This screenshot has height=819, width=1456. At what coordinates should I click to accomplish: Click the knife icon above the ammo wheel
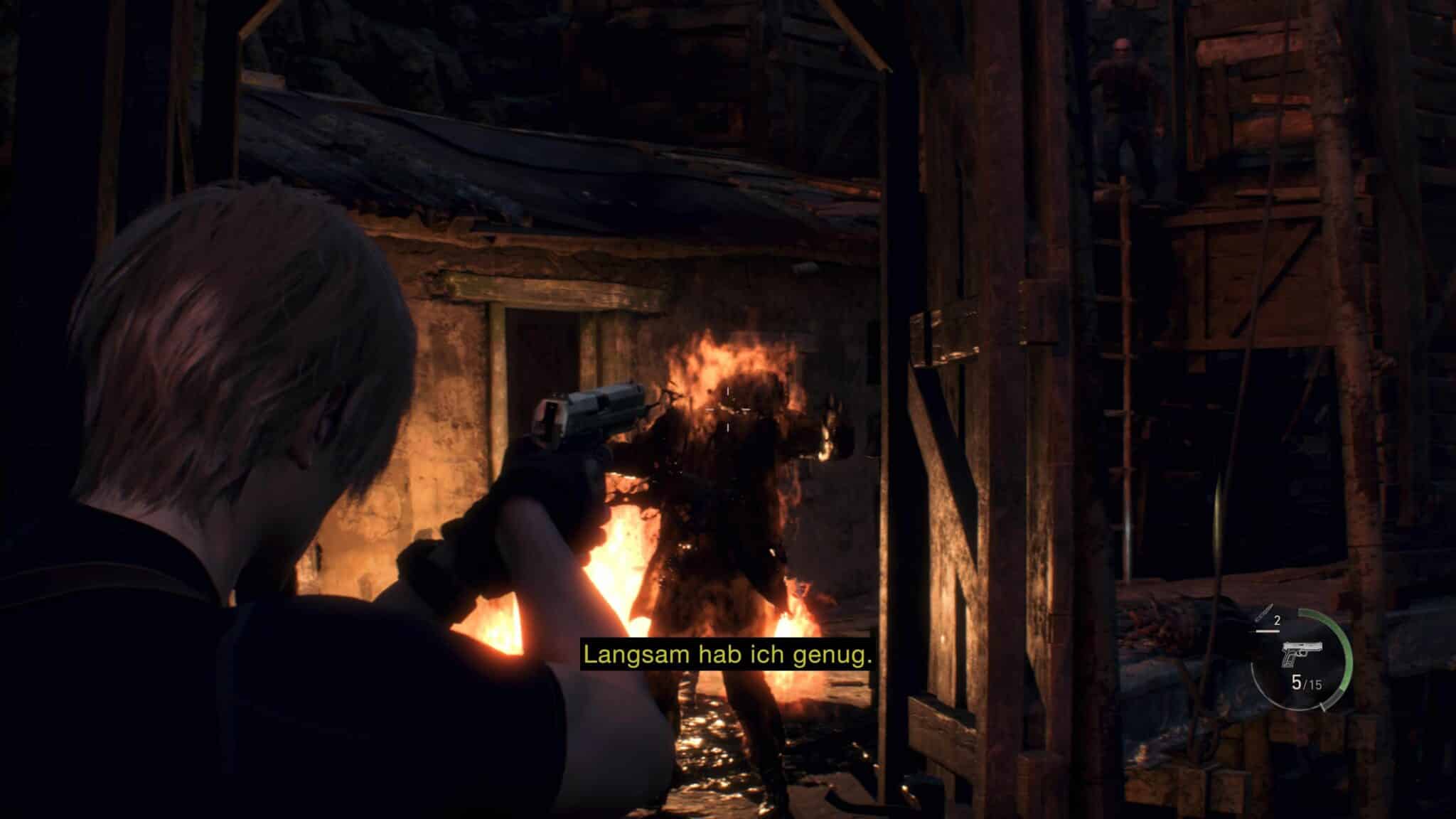click(x=1265, y=612)
